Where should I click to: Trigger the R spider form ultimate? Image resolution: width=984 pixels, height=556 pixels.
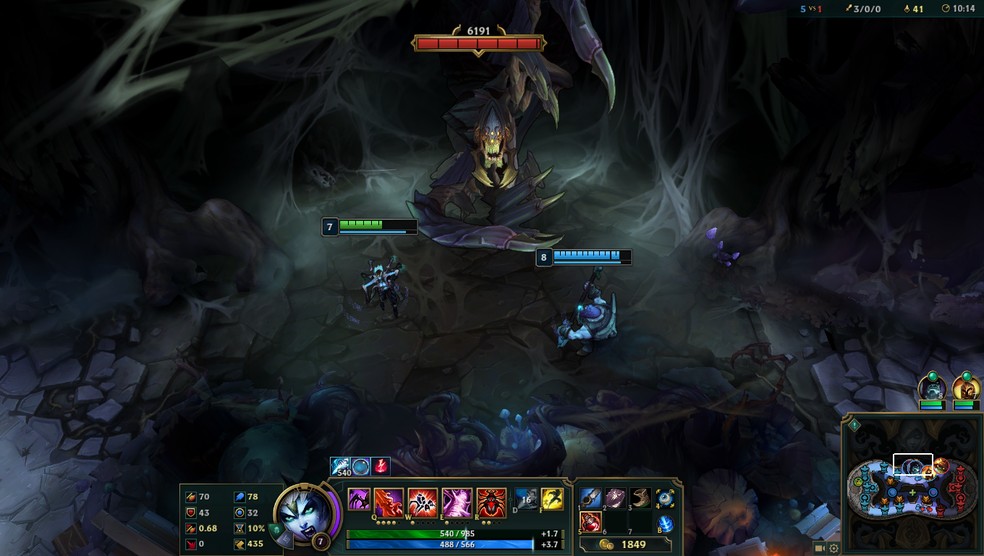point(490,500)
